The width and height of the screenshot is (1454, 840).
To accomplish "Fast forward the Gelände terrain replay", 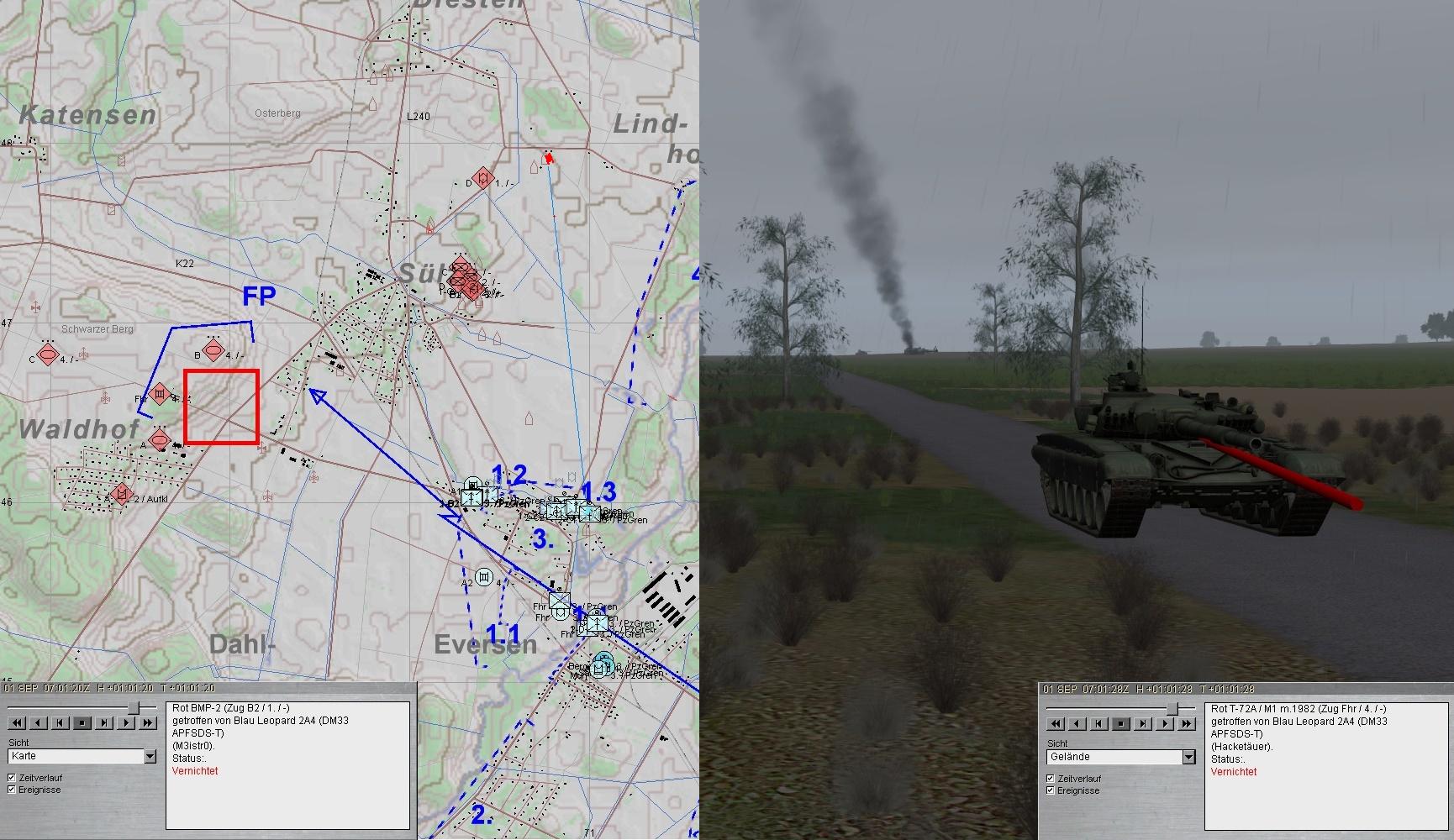I will (1187, 723).
